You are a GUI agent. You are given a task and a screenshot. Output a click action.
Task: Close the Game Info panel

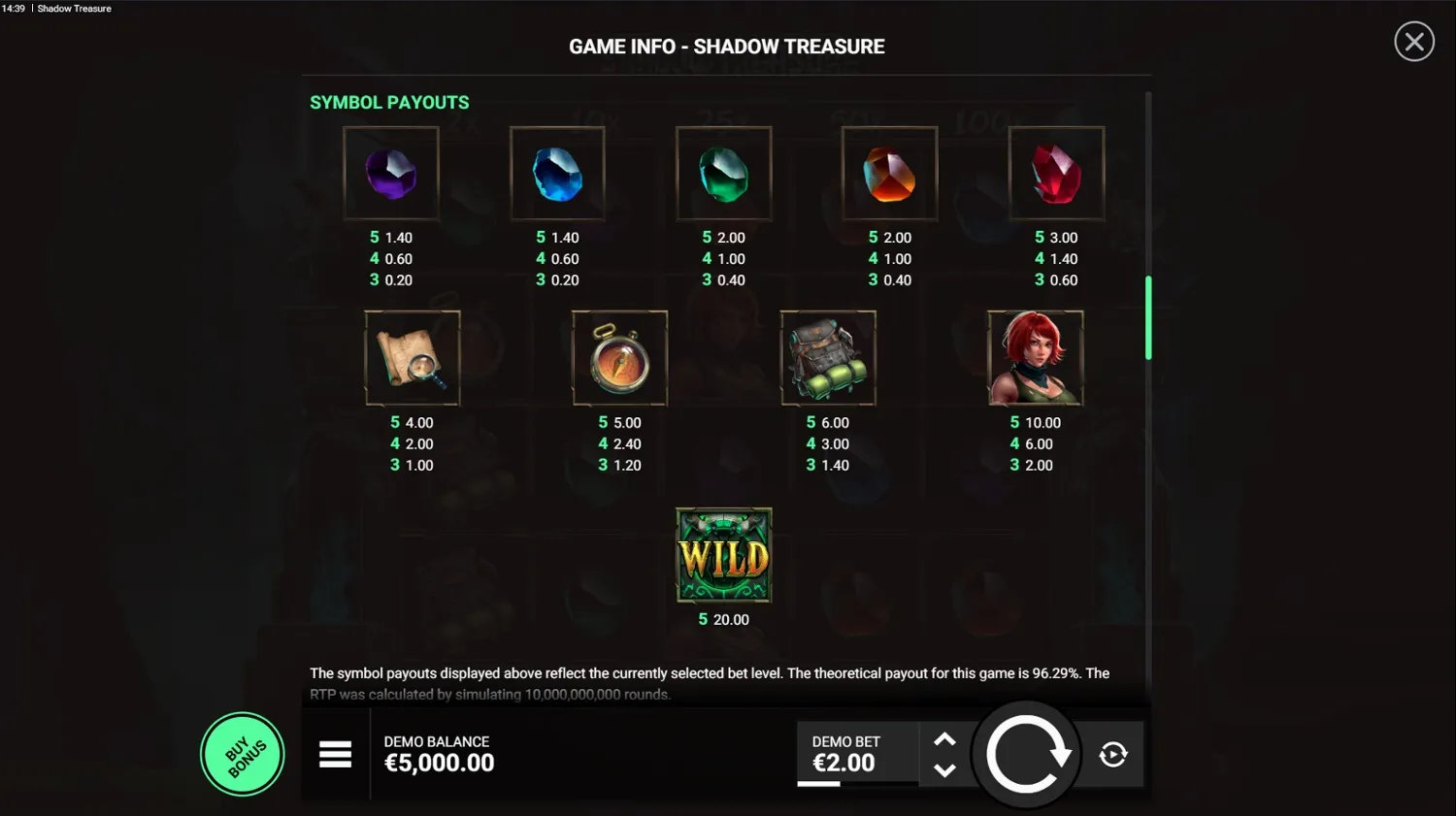1413,41
